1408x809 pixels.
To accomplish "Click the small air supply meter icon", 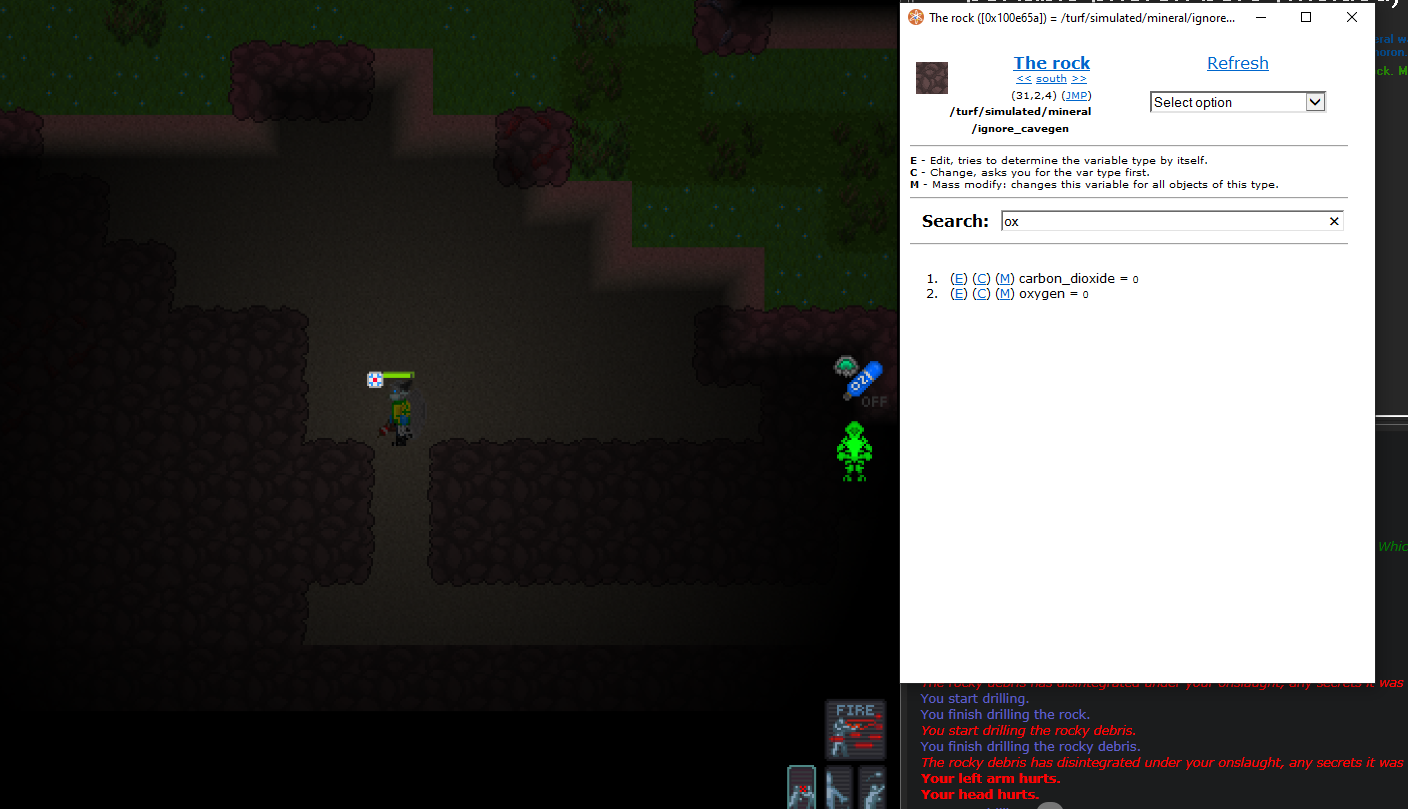I will click(x=845, y=366).
